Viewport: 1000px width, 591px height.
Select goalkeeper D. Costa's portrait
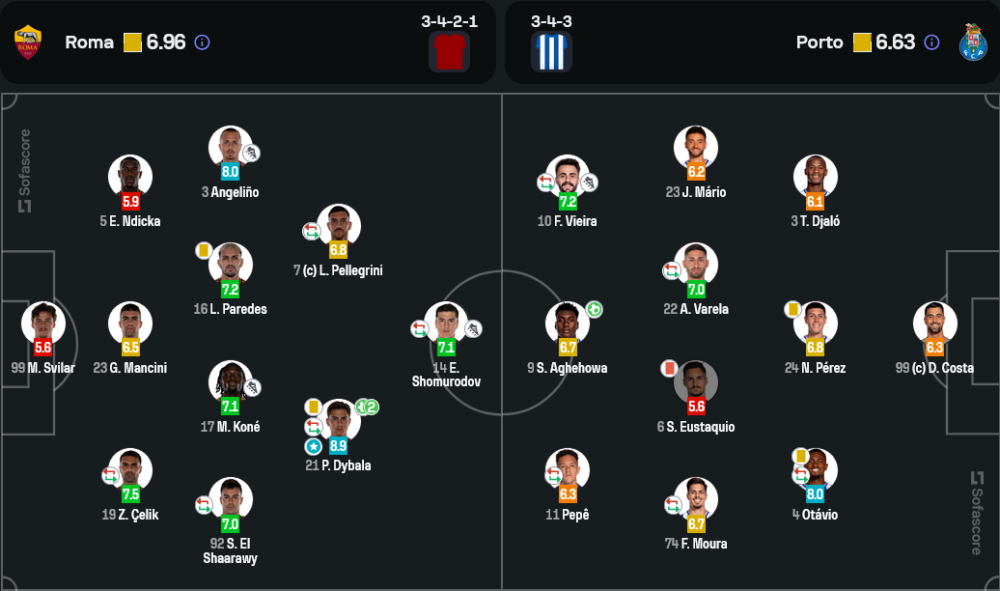click(935, 323)
